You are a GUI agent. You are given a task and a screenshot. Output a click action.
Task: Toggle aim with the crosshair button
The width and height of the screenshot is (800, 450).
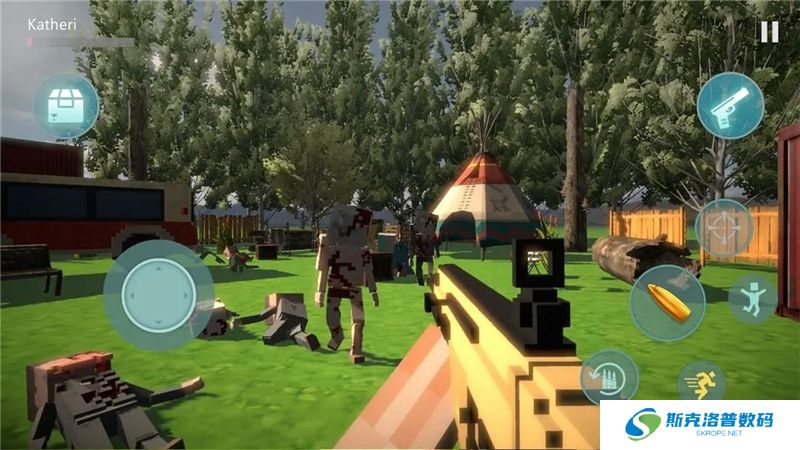coord(723,228)
